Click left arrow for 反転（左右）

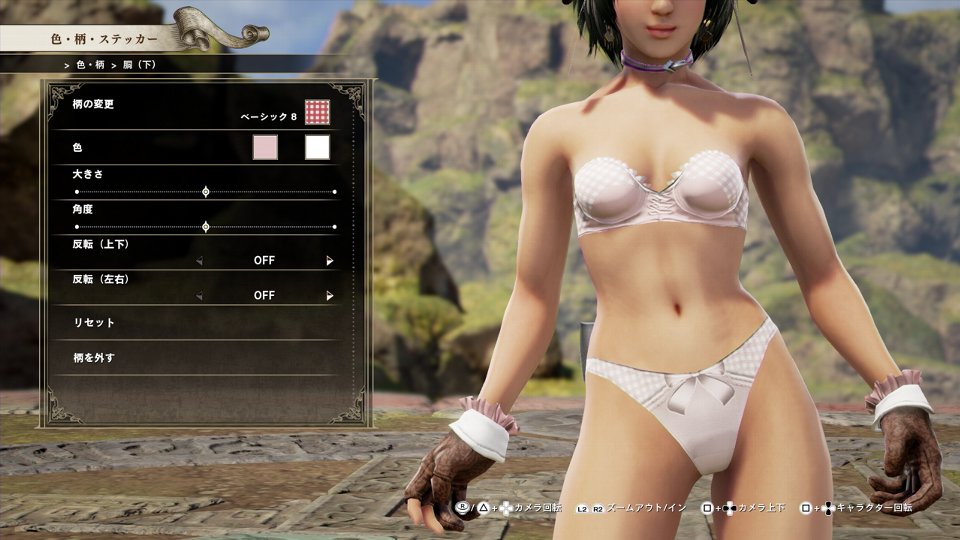click(x=198, y=296)
